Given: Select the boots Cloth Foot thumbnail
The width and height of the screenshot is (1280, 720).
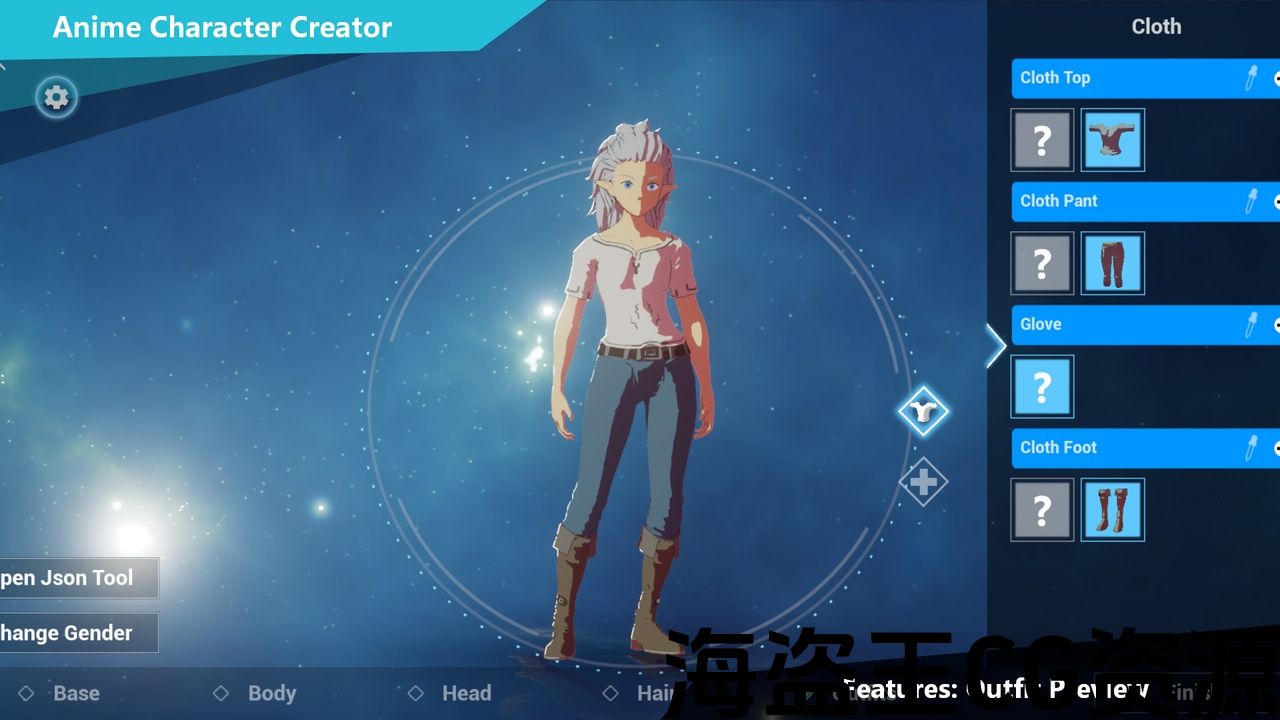Looking at the screenshot, I should [1112, 510].
